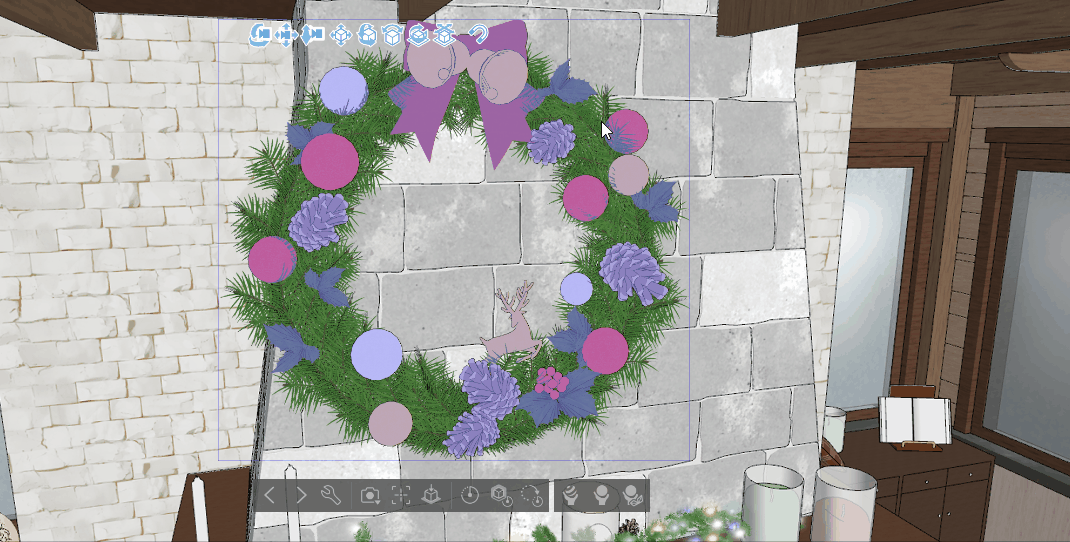Choose the move object cube with arrows
The width and height of the screenshot is (1070, 542).
point(341,35)
